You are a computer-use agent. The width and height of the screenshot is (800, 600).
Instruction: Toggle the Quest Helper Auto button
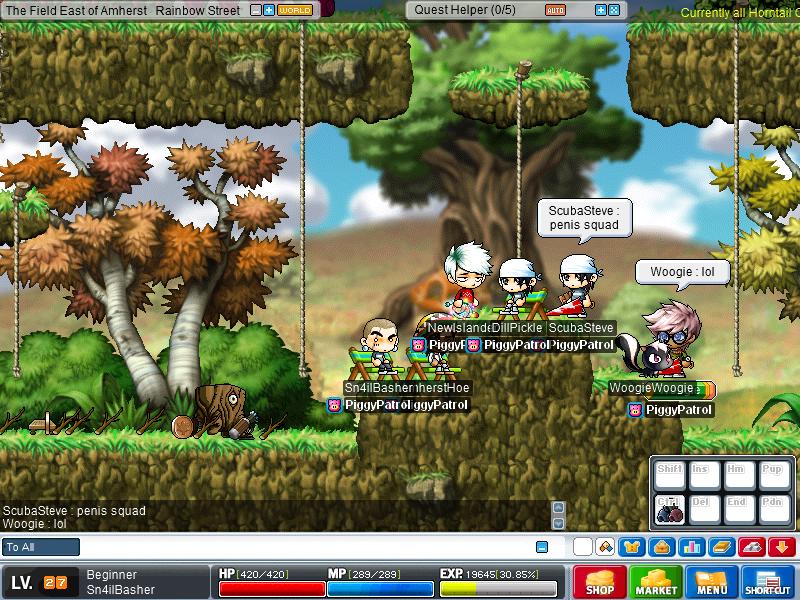click(555, 10)
